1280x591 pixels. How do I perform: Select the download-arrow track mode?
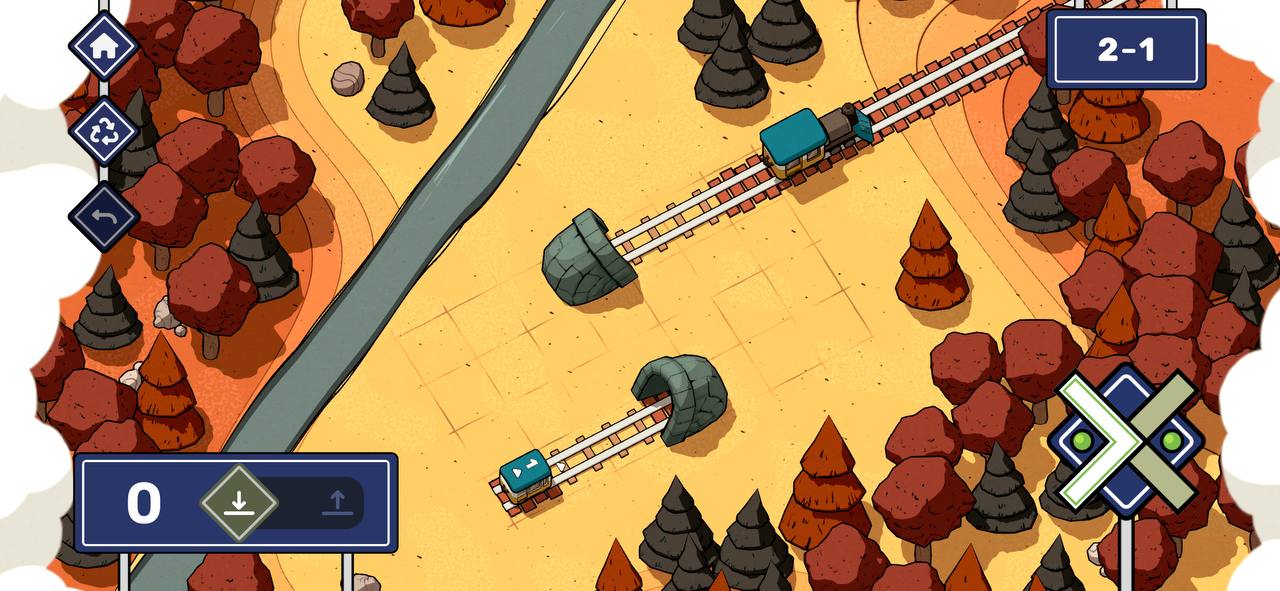point(238,503)
